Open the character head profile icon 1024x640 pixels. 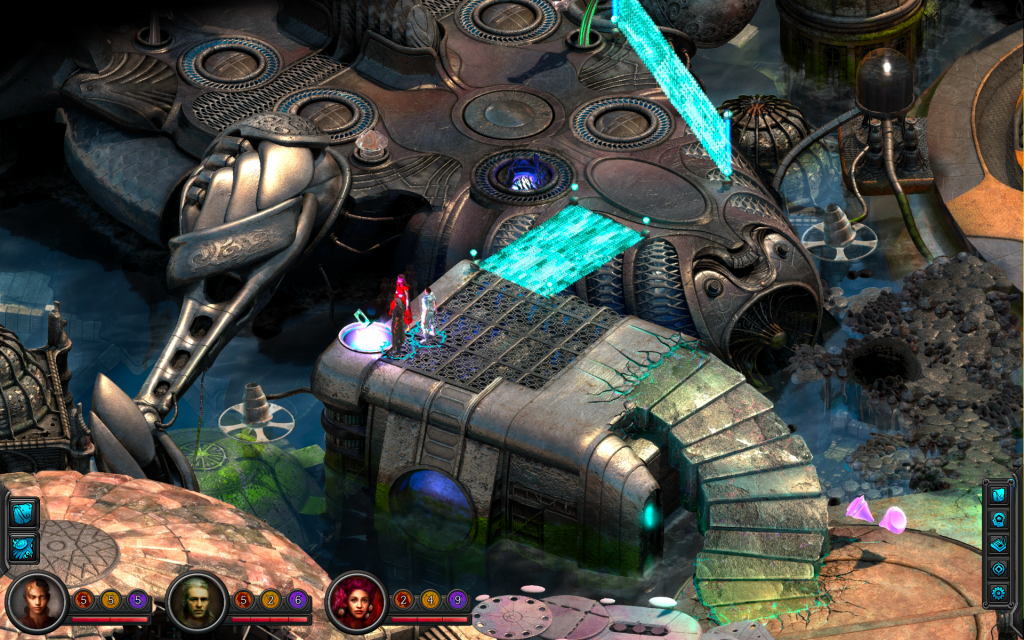(1000, 520)
